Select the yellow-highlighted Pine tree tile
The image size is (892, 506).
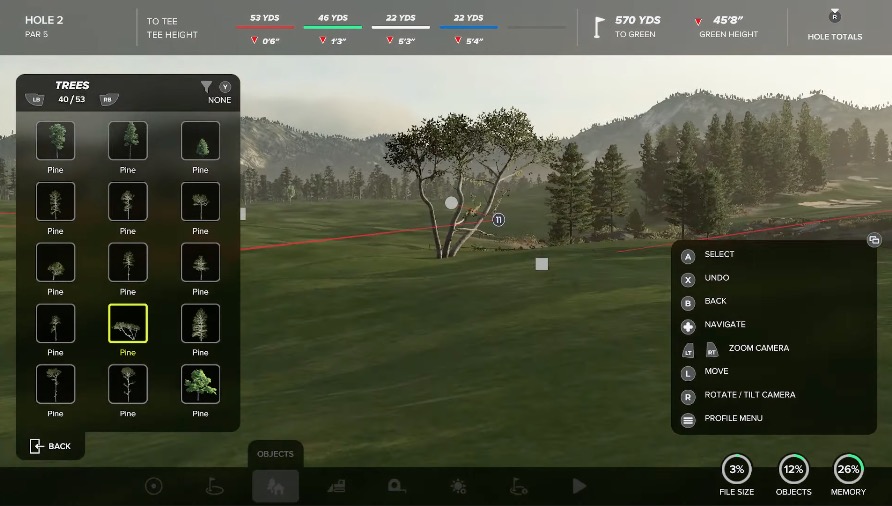[x=128, y=323]
